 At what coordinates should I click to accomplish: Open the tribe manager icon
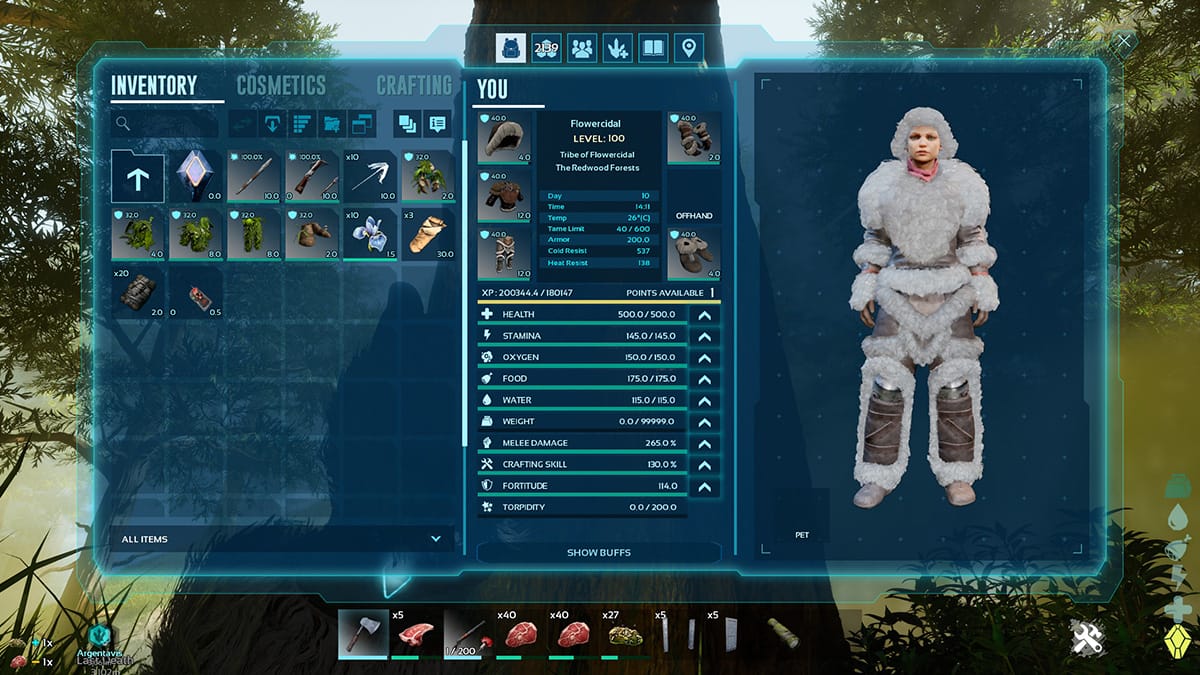(581, 47)
